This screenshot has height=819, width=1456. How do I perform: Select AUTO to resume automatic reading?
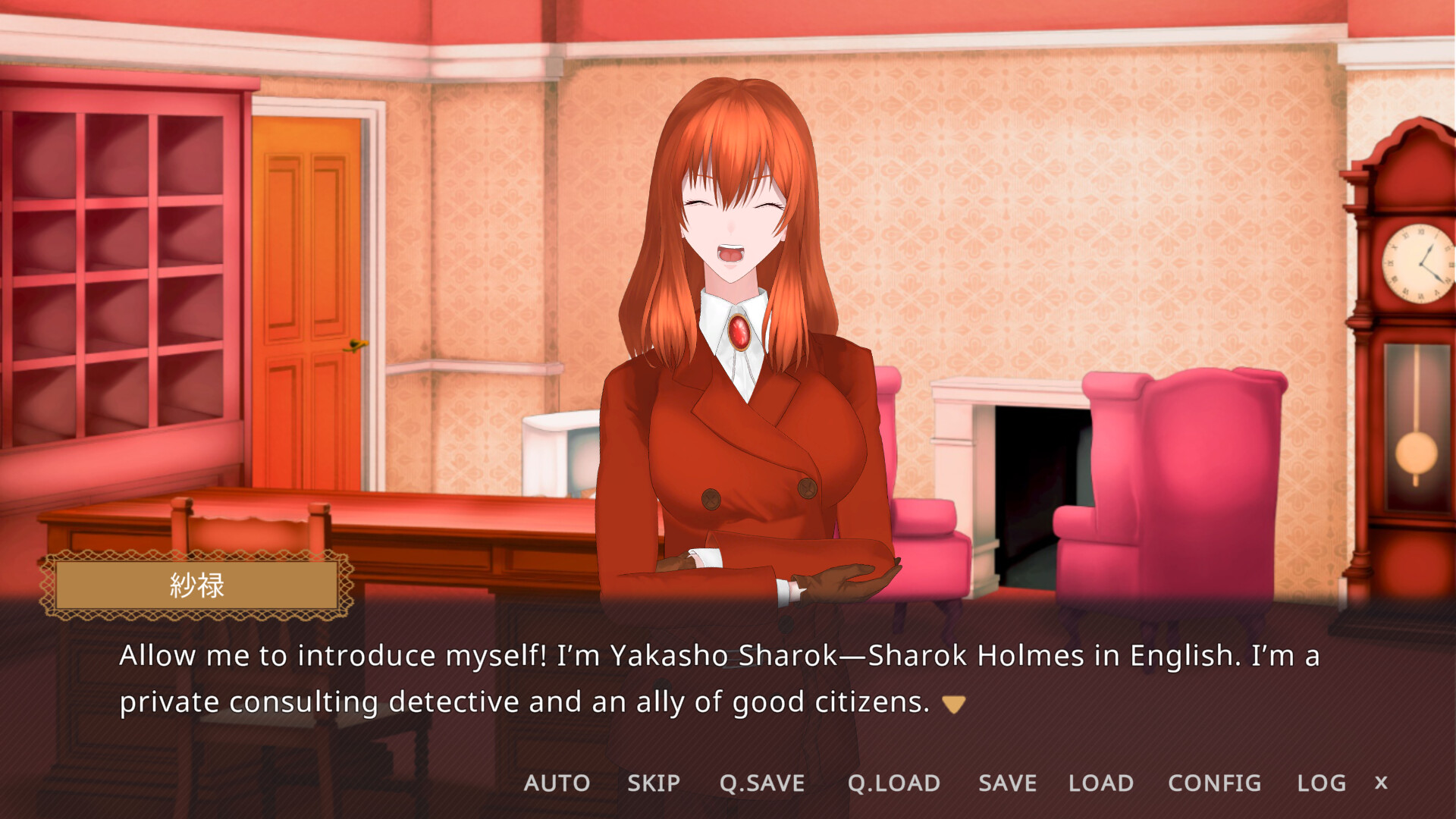click(x=557, y=783)
